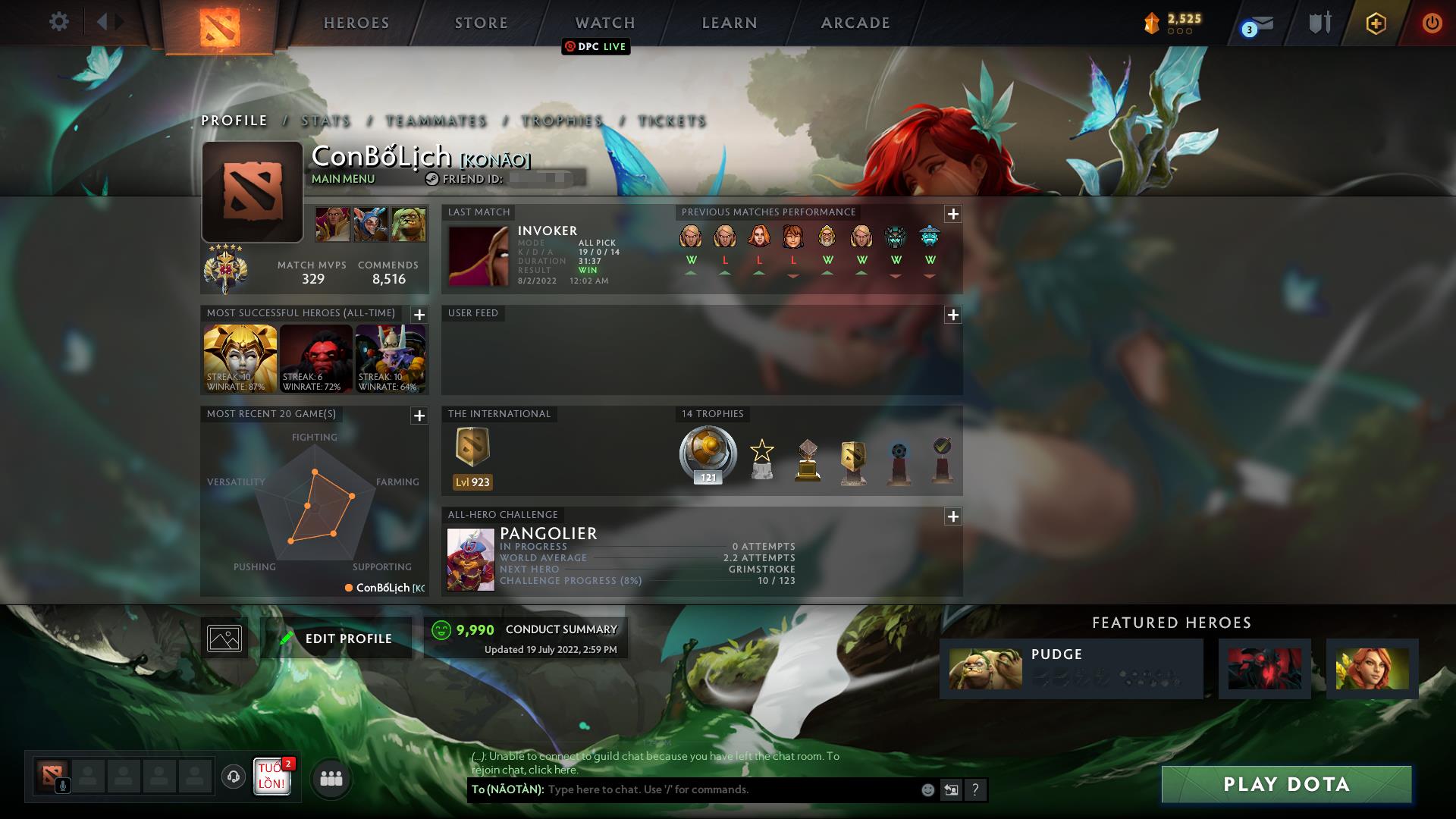
Task: Click the EDIT PROFILE button
Action: [x=336, y=638]
